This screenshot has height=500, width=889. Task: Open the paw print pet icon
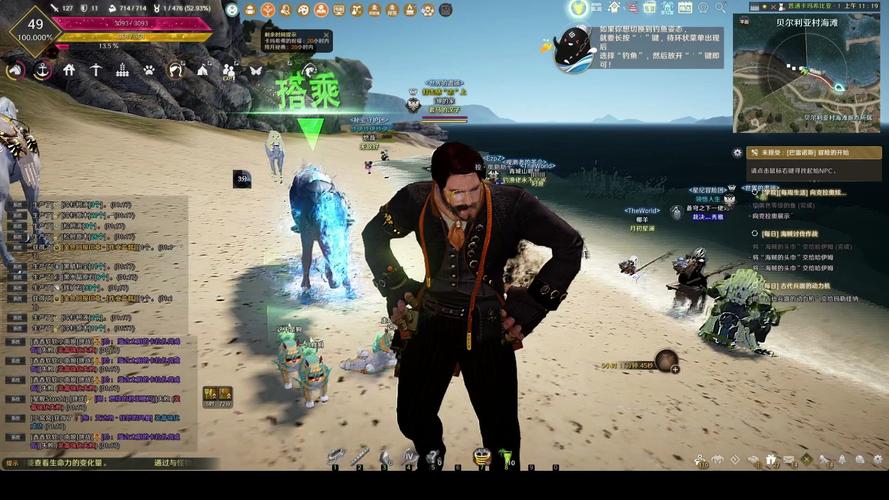click(x=148, y=70)
